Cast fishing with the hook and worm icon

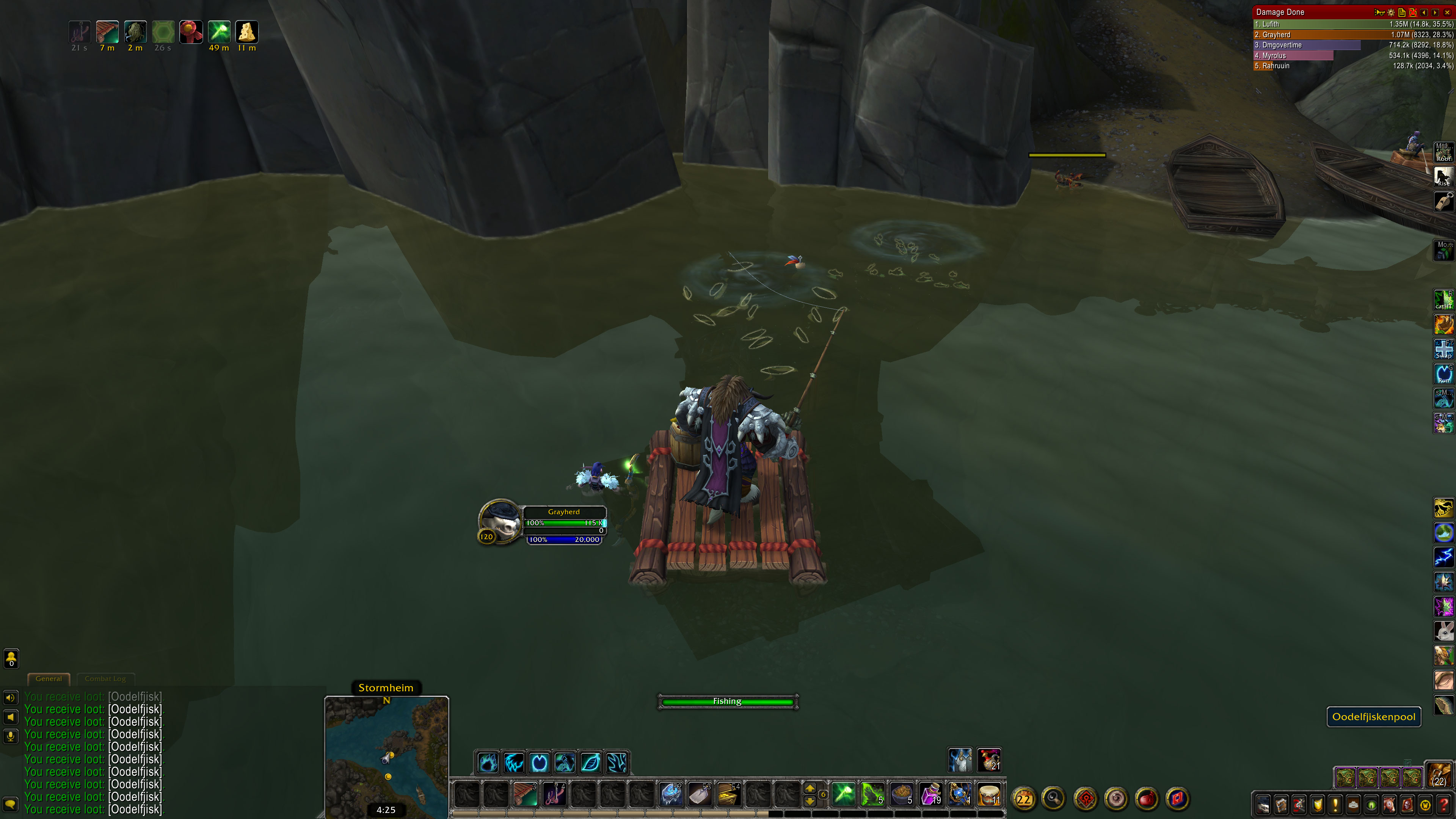[x=554, y=795]
